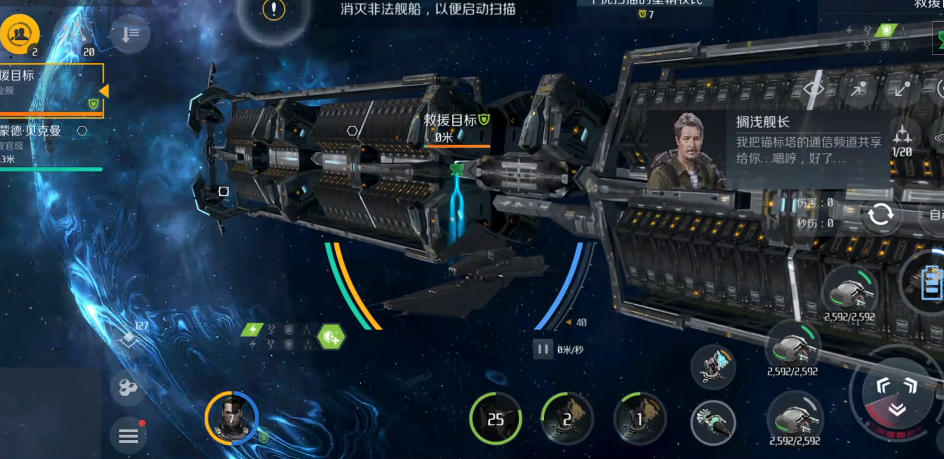Open the hexagon modules panel button

tap(129, 387)
